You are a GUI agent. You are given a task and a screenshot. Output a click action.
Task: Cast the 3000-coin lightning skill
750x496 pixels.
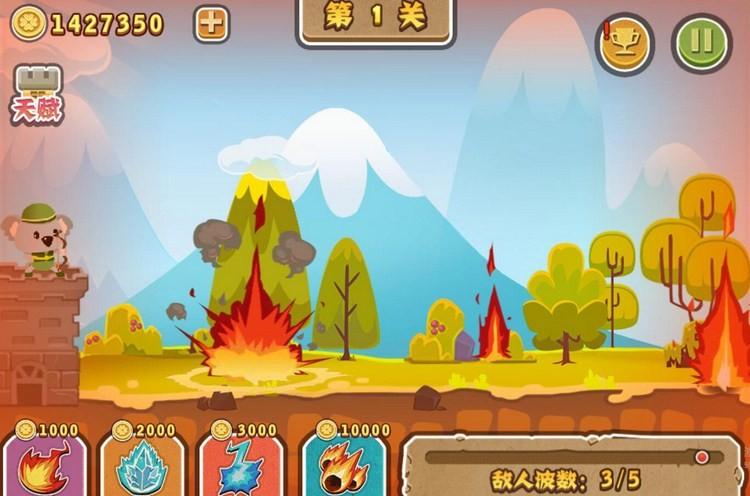(x=240, y=465)
